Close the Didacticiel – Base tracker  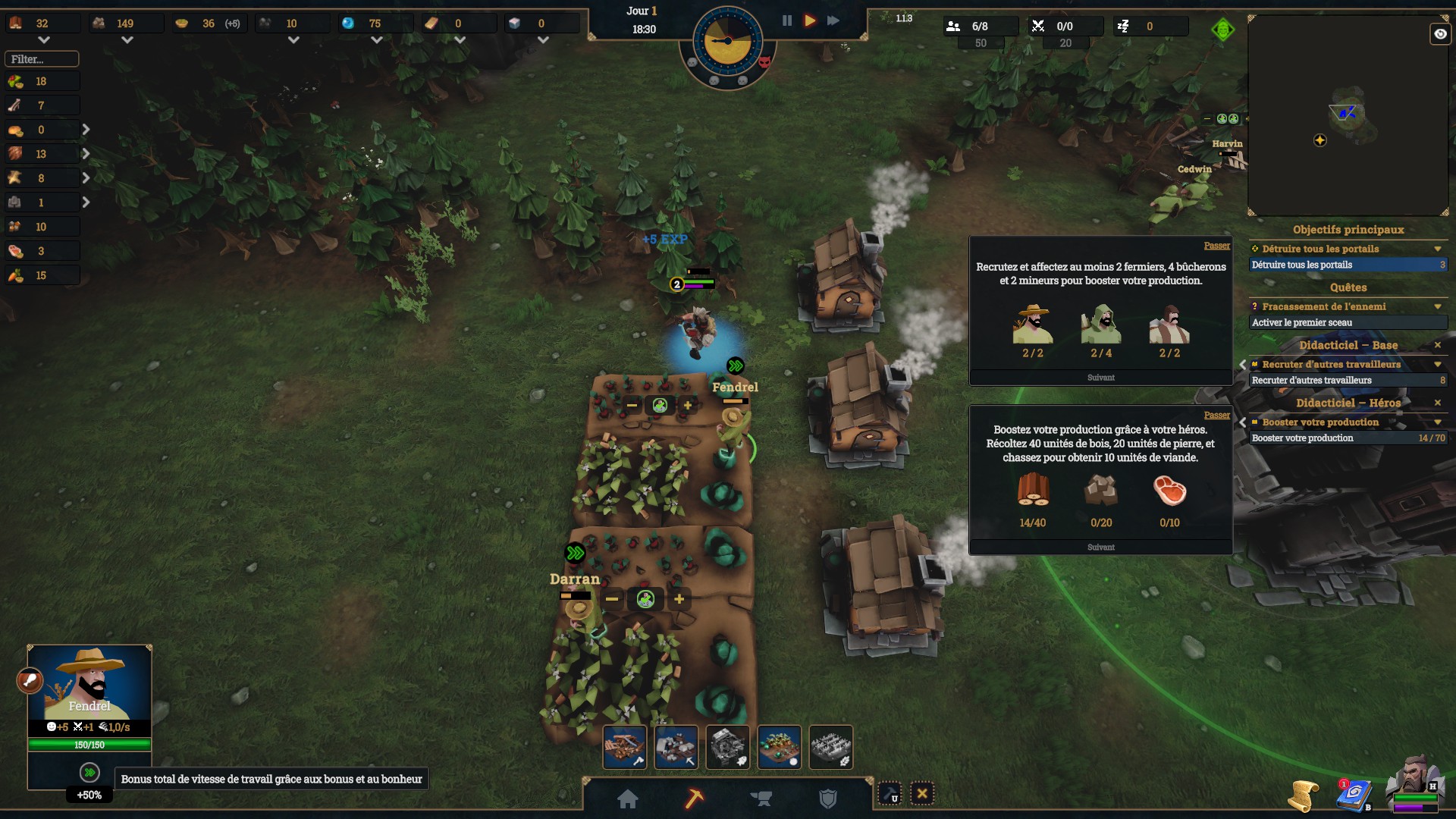click(x=1437, y=345)
